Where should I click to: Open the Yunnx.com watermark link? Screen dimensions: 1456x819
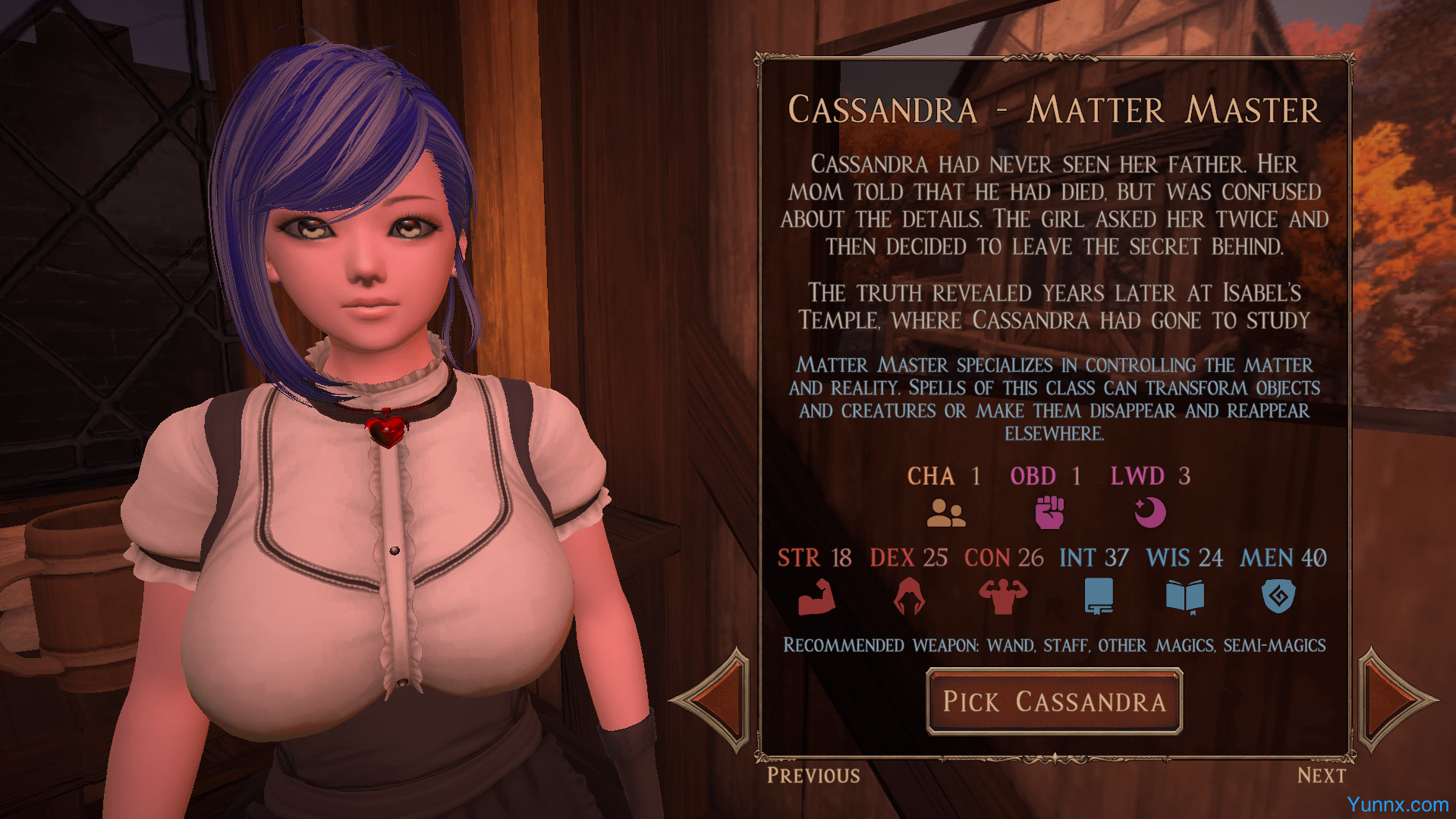(1398, 805)
